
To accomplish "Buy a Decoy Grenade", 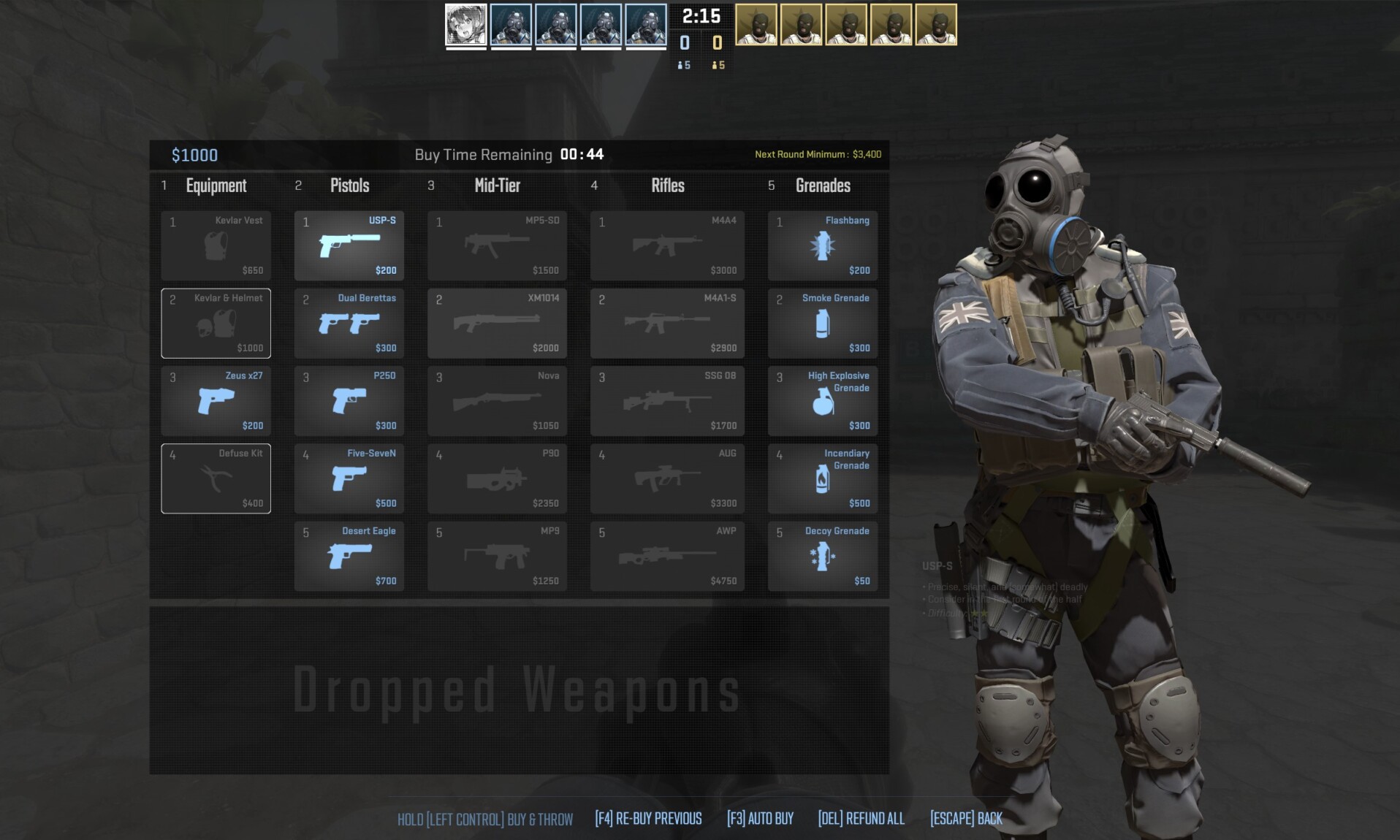I will click(x=823, y=556).
